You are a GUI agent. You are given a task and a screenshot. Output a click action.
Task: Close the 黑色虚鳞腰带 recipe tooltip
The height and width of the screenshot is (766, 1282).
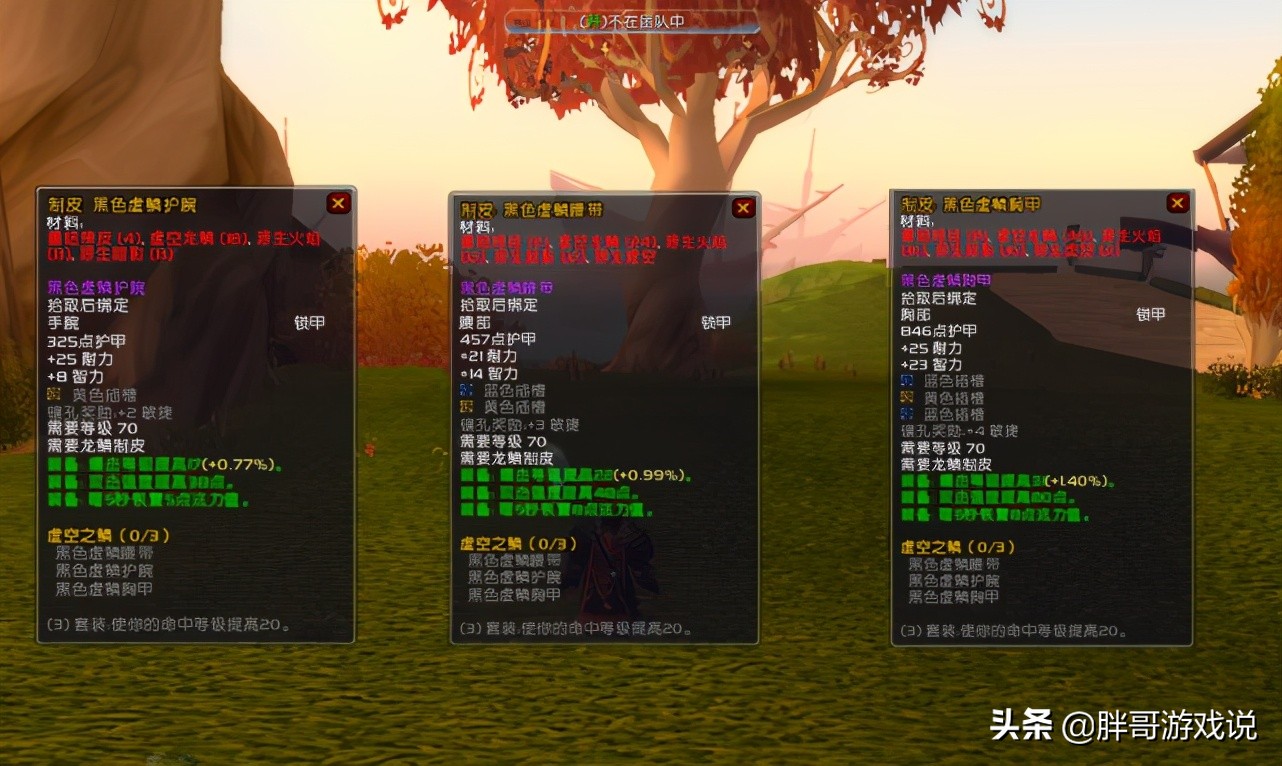[x=742, y=208]
